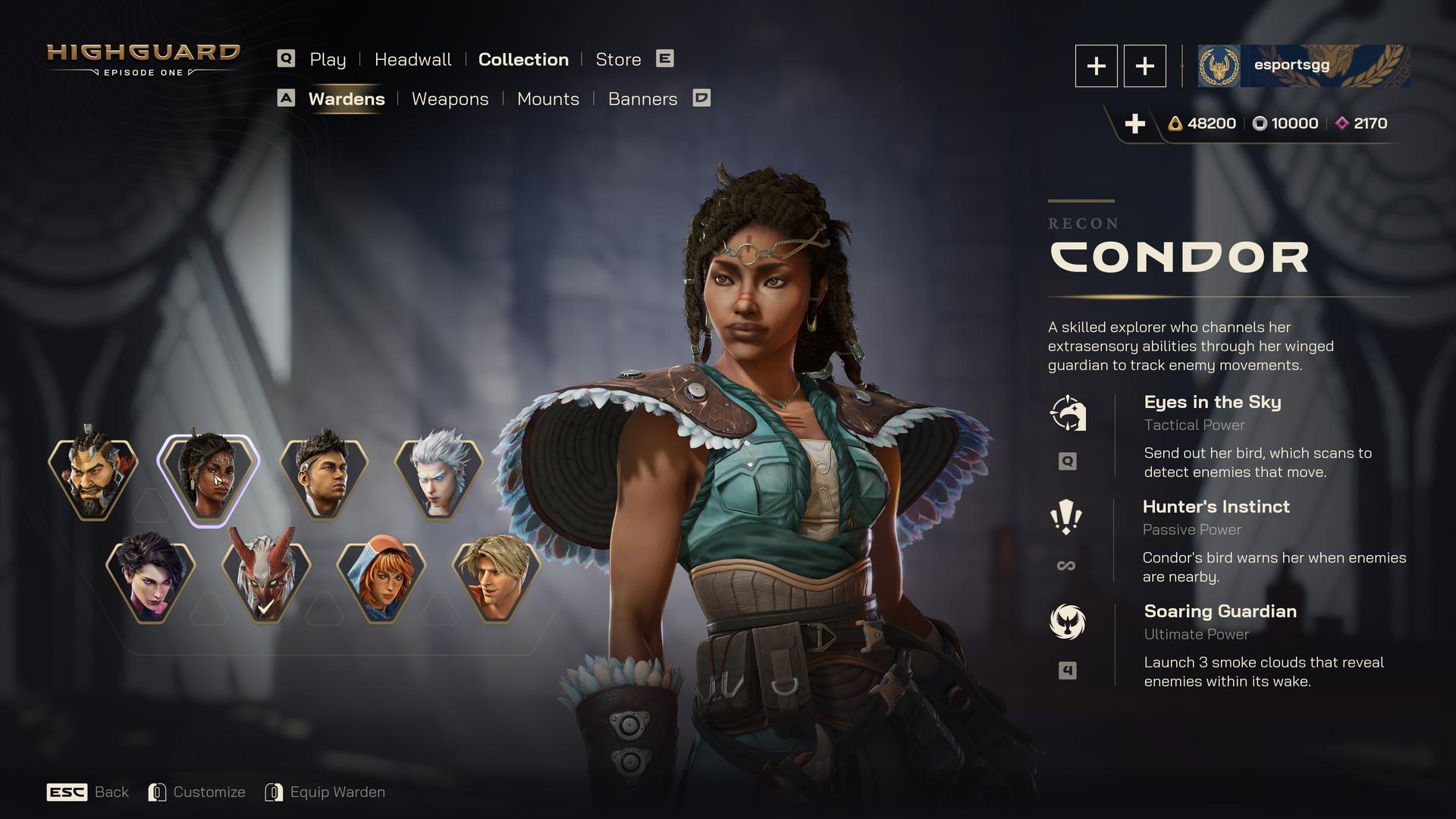Select the Collection tab
The width and height of the screenshot is (1456, 819).
[523, 59]
